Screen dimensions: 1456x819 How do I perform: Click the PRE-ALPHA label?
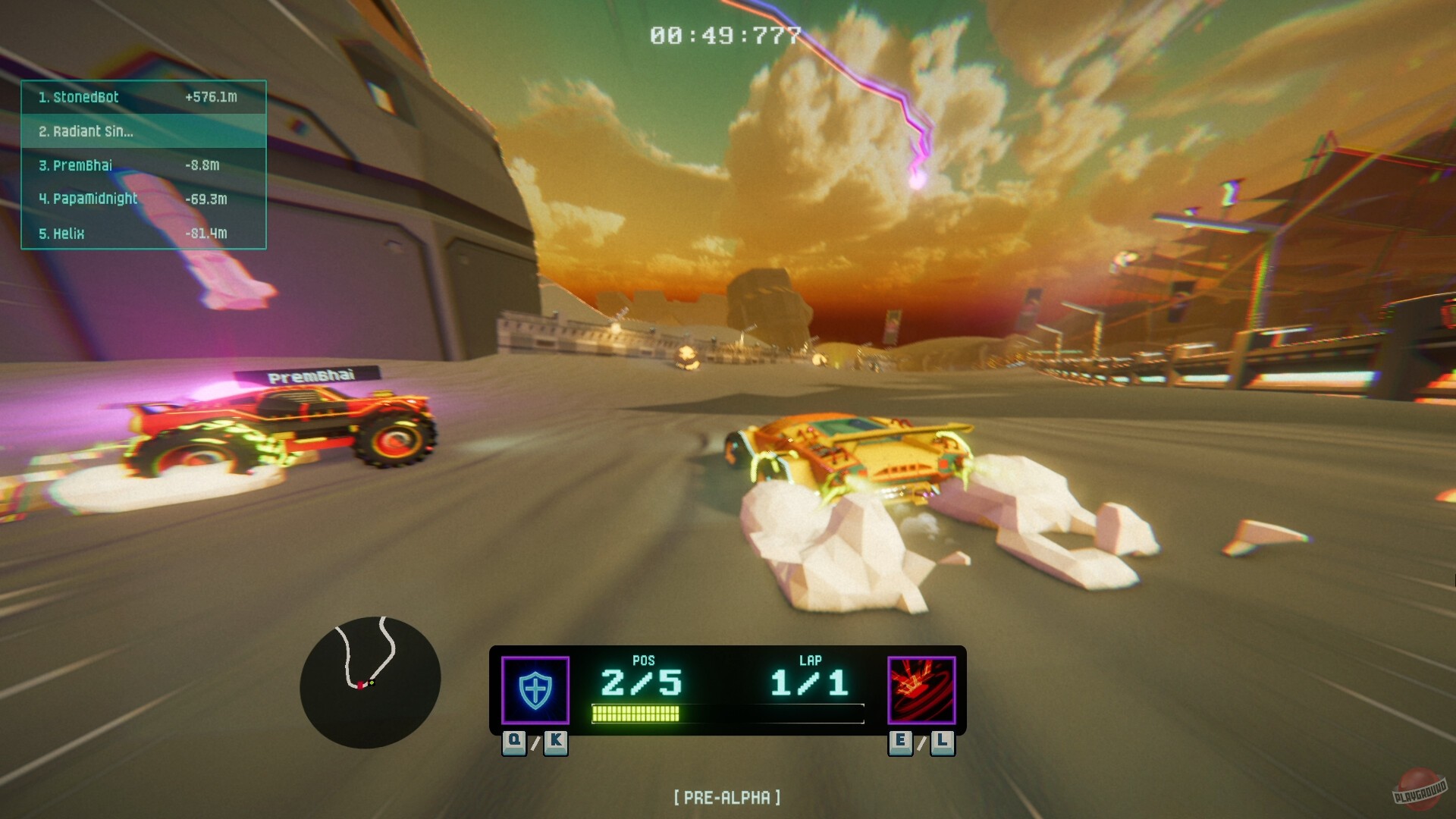[729, 797]
